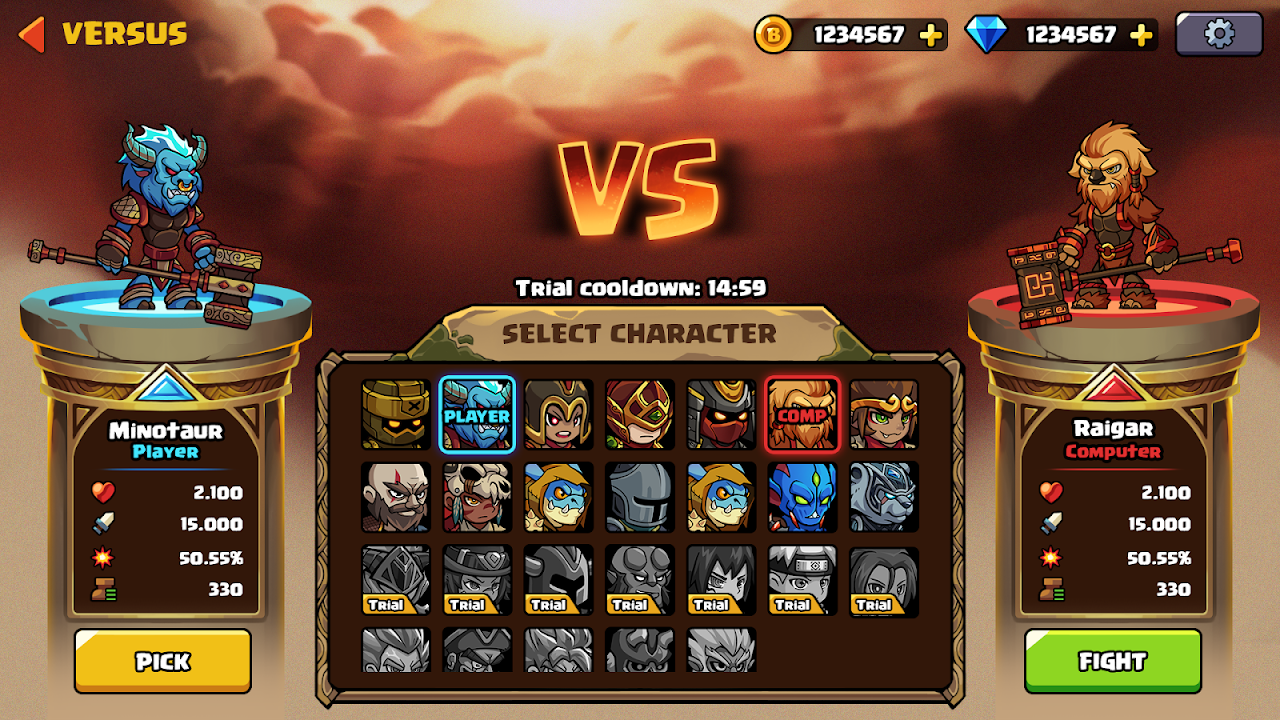Start the match with the Fight button
The image size is (1280, 720).
[x=1112, y=661]
